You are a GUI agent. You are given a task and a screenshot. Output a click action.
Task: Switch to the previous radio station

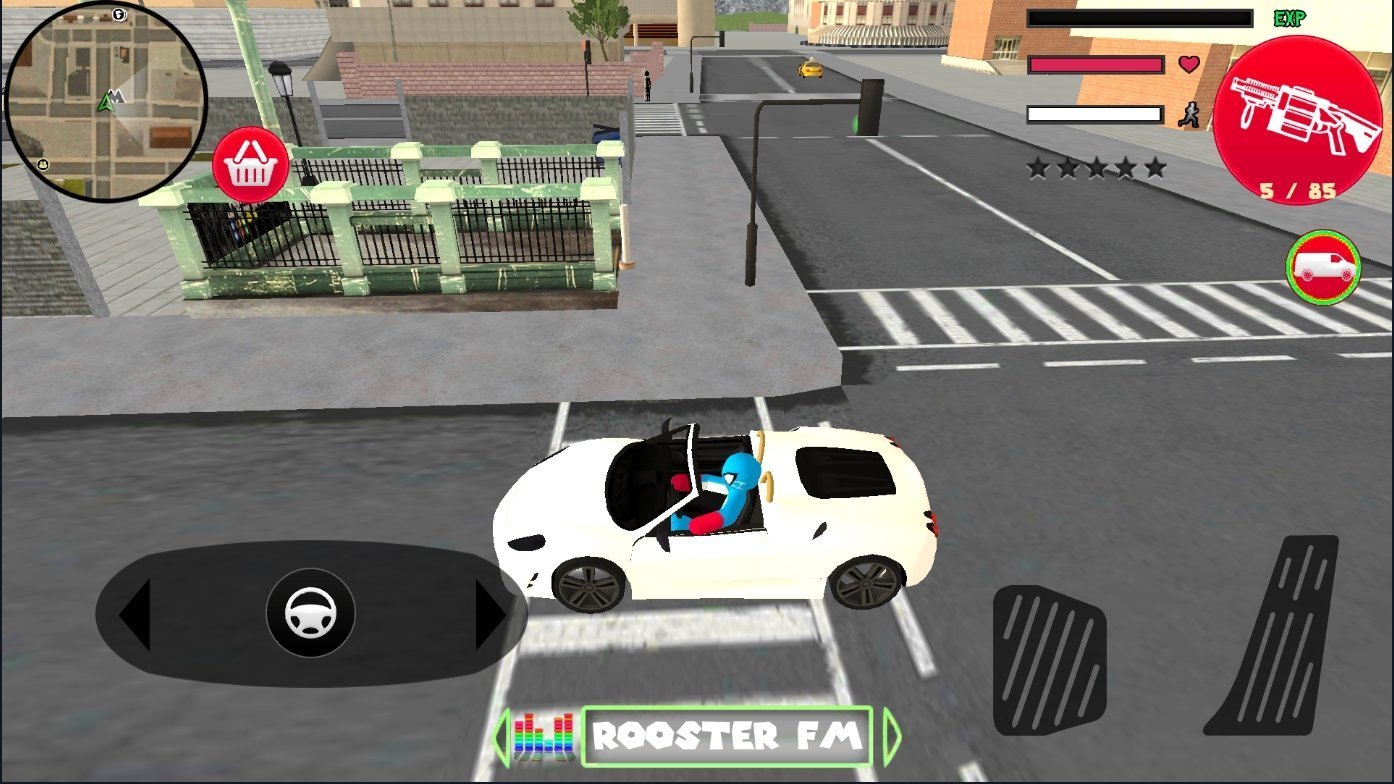pos(501,738)
